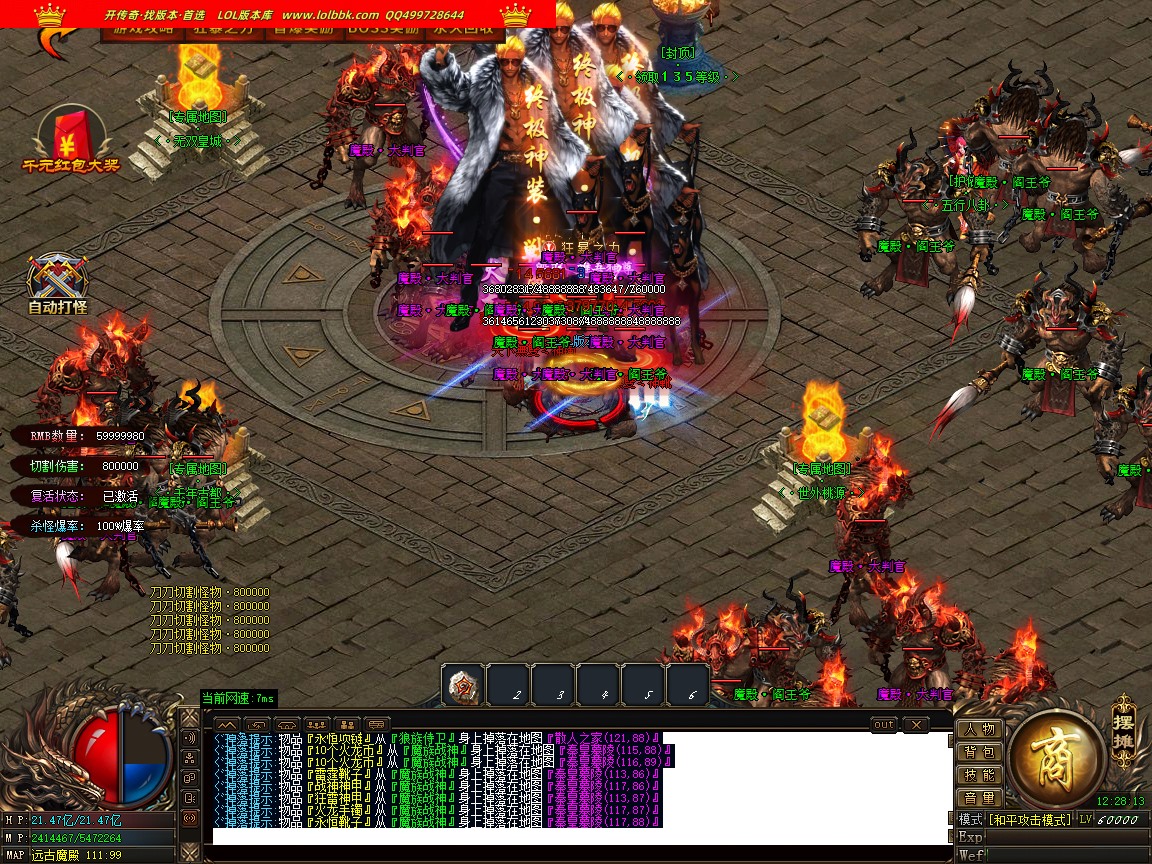Screen dimensions: 1152x864
Task: Claim the 千元红包大奖 red envelope prize
Action: click(x=70, y=139)
